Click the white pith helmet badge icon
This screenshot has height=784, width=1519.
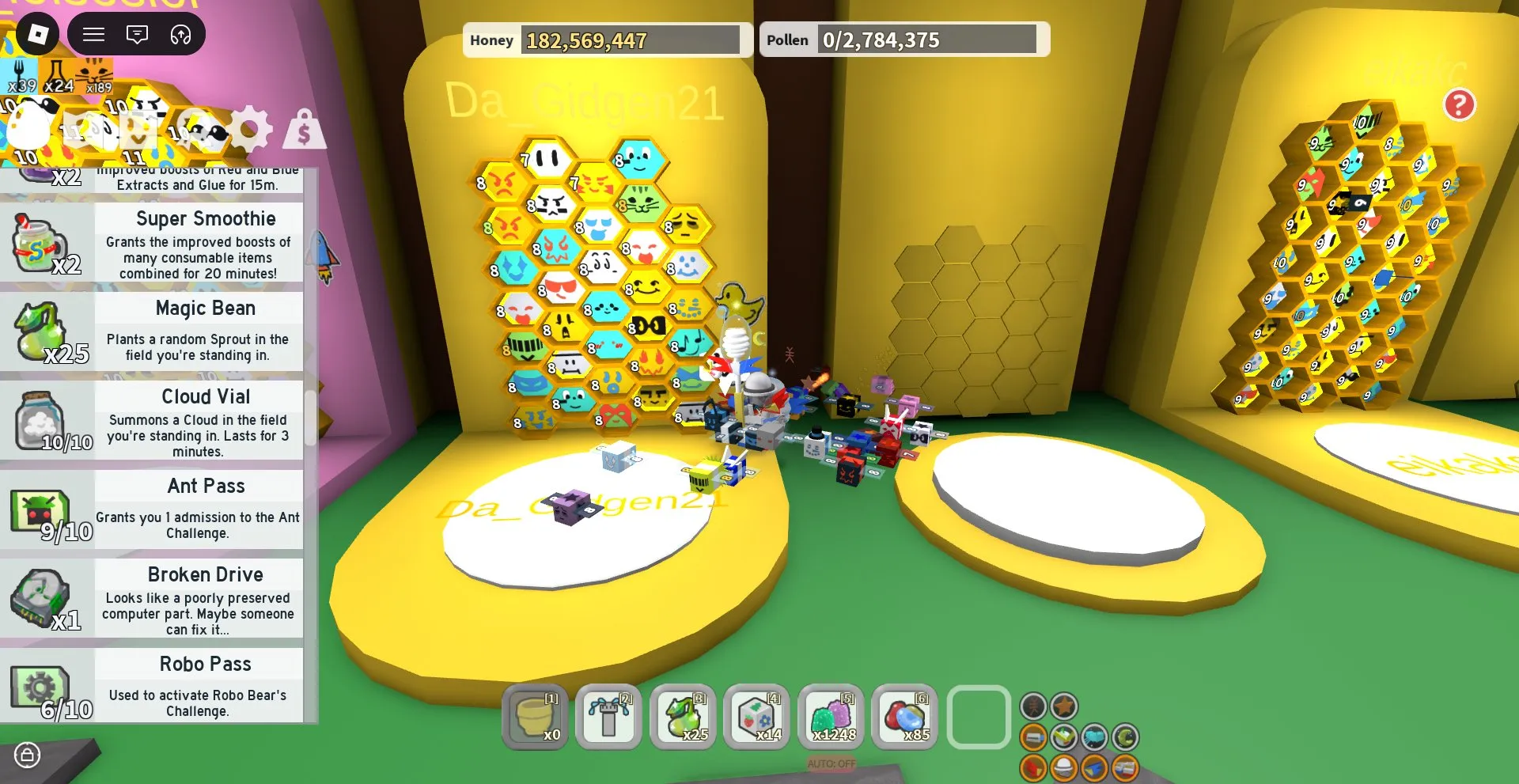pyautogui.click(x=1063, y=767)
